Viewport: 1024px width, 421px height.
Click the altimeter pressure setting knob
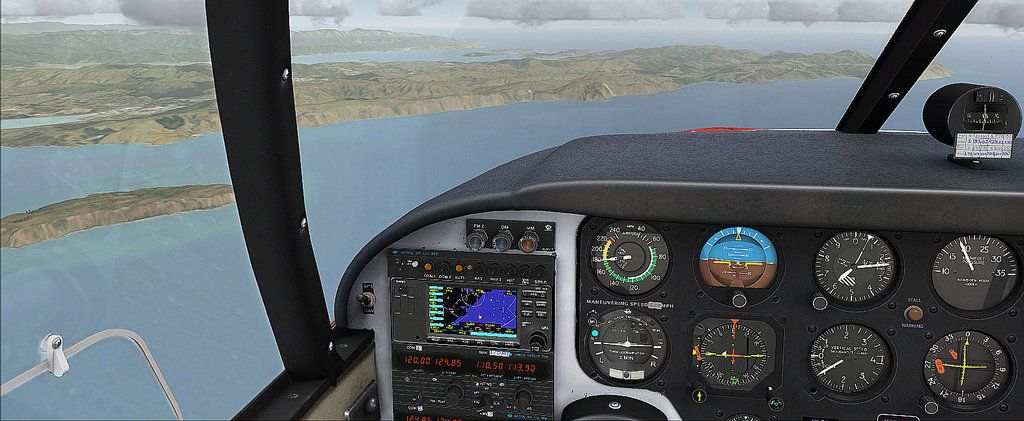click(x=819, y=302)
